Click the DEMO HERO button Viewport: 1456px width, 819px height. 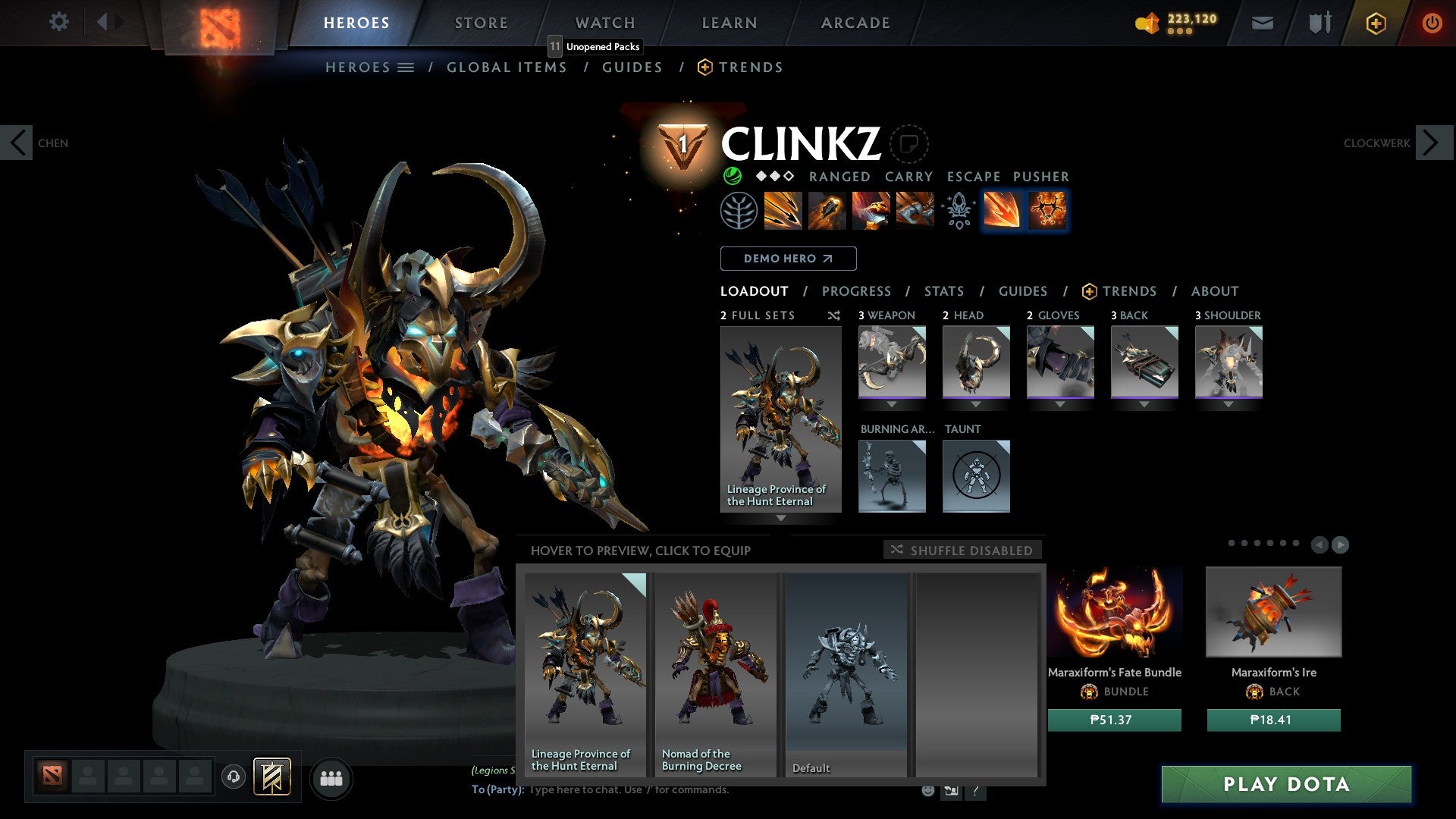tap(788, 259)
